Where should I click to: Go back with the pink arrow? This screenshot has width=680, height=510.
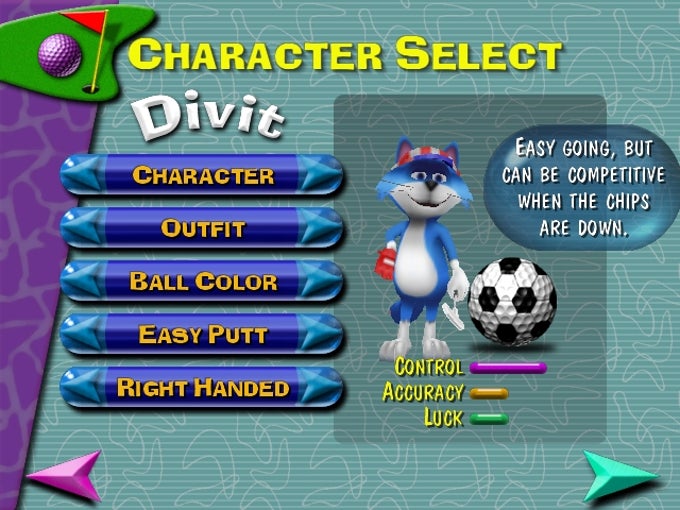click(66, 475)
